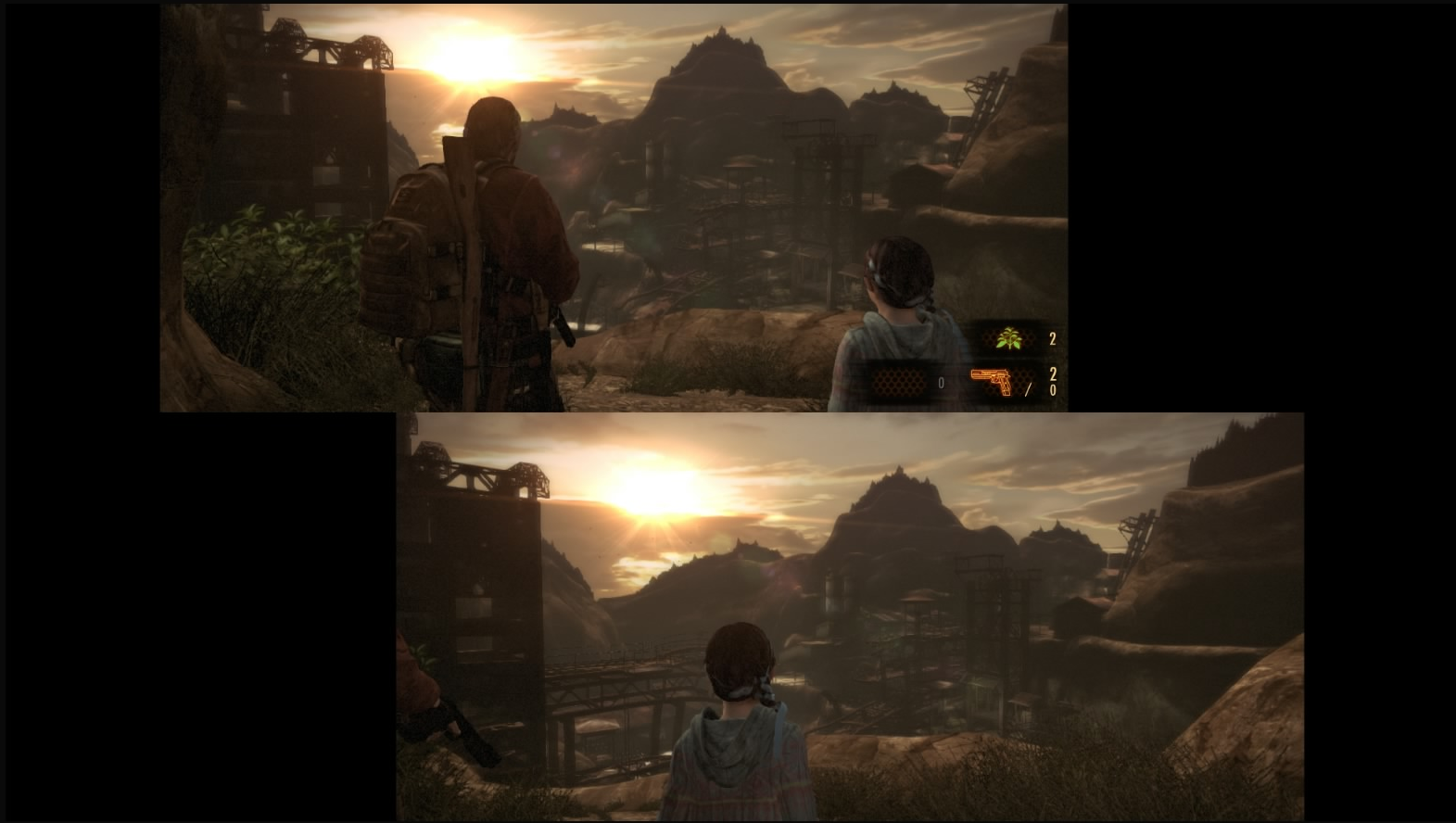Click the orange pistol icon in HUD

pos(991,380)
